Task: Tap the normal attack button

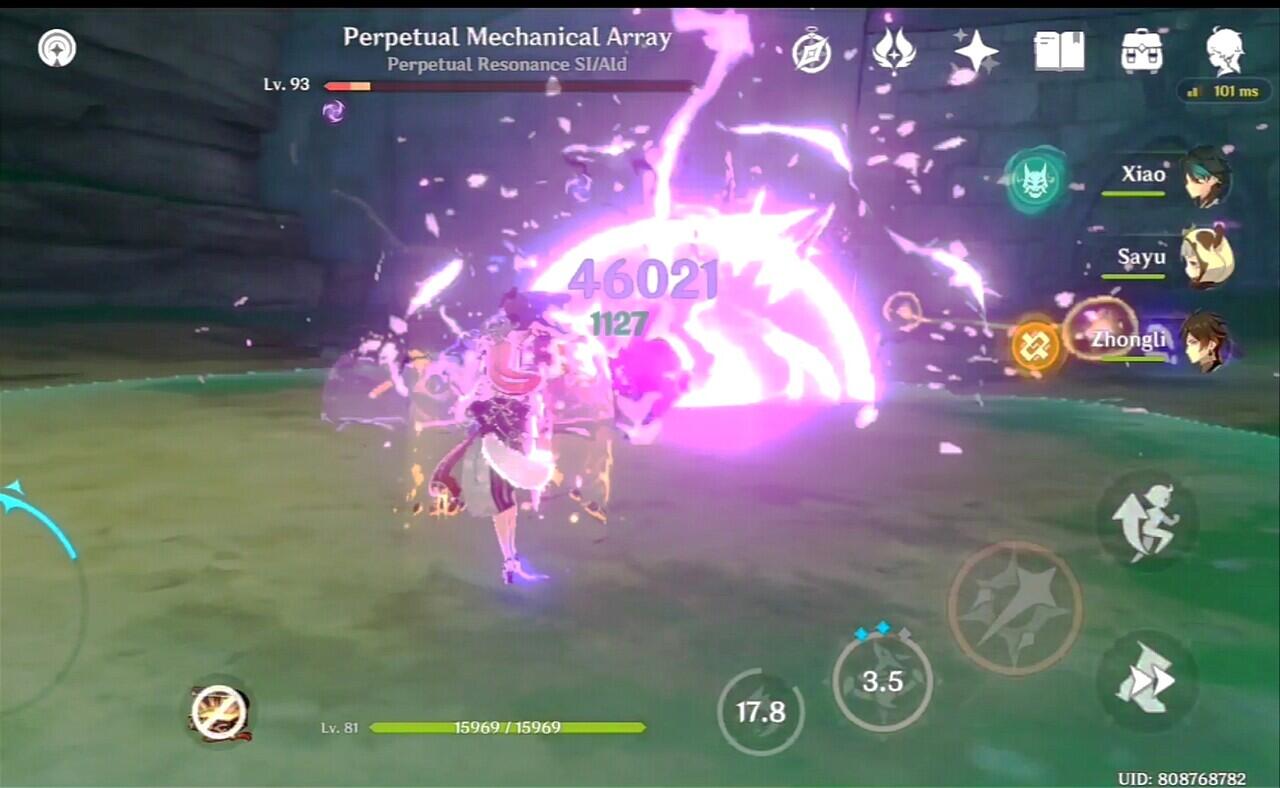Action: (x=1014, y=607)
